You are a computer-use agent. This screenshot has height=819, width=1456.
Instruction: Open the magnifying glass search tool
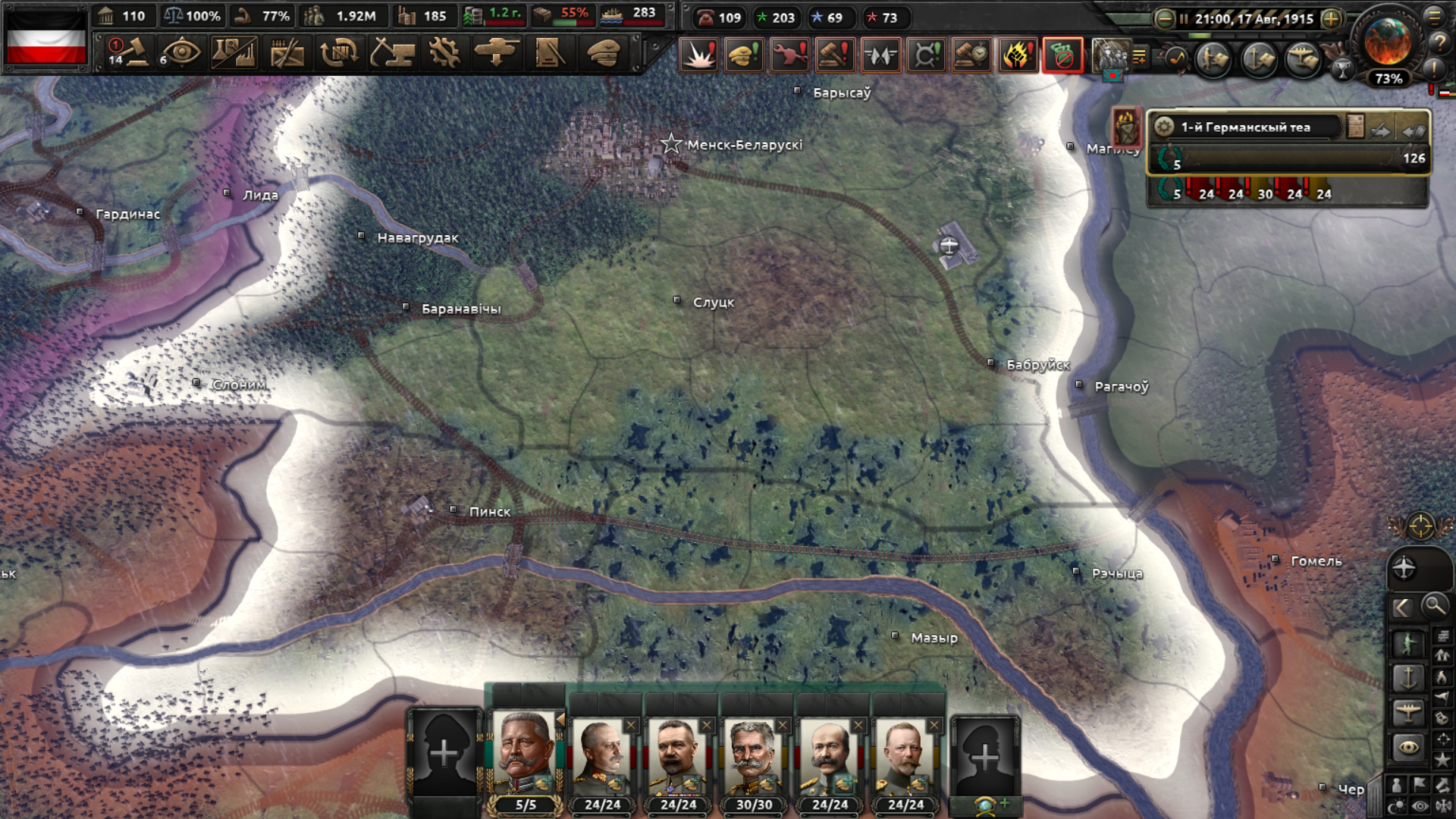pos(1434,606)
